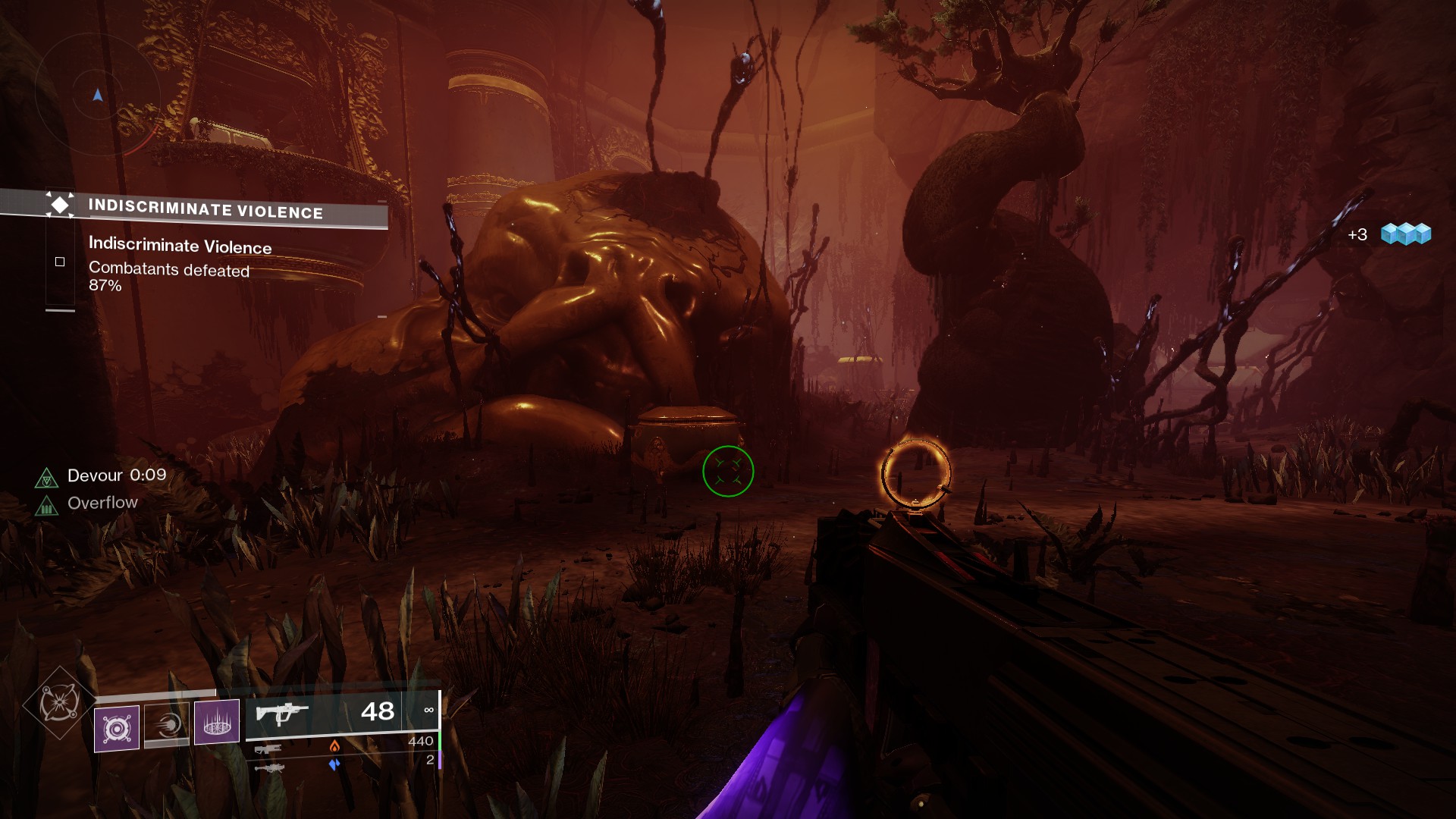Click the blue cube loot pickup icon
The width and height of the screenshot is (1456, 819).
pyautogui.click(x=1405, y=234)
